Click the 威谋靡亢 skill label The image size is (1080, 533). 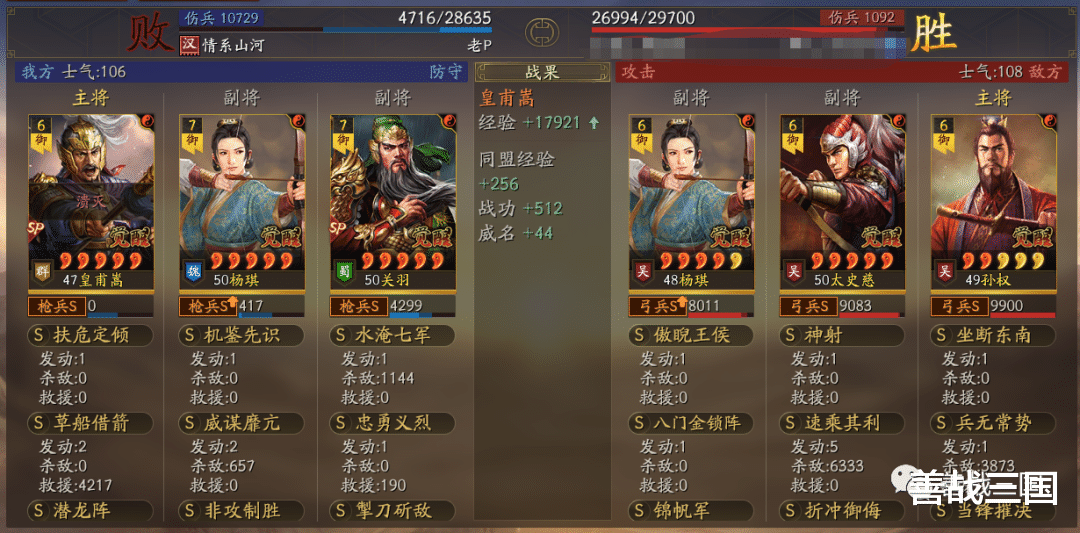click(242, 423)
